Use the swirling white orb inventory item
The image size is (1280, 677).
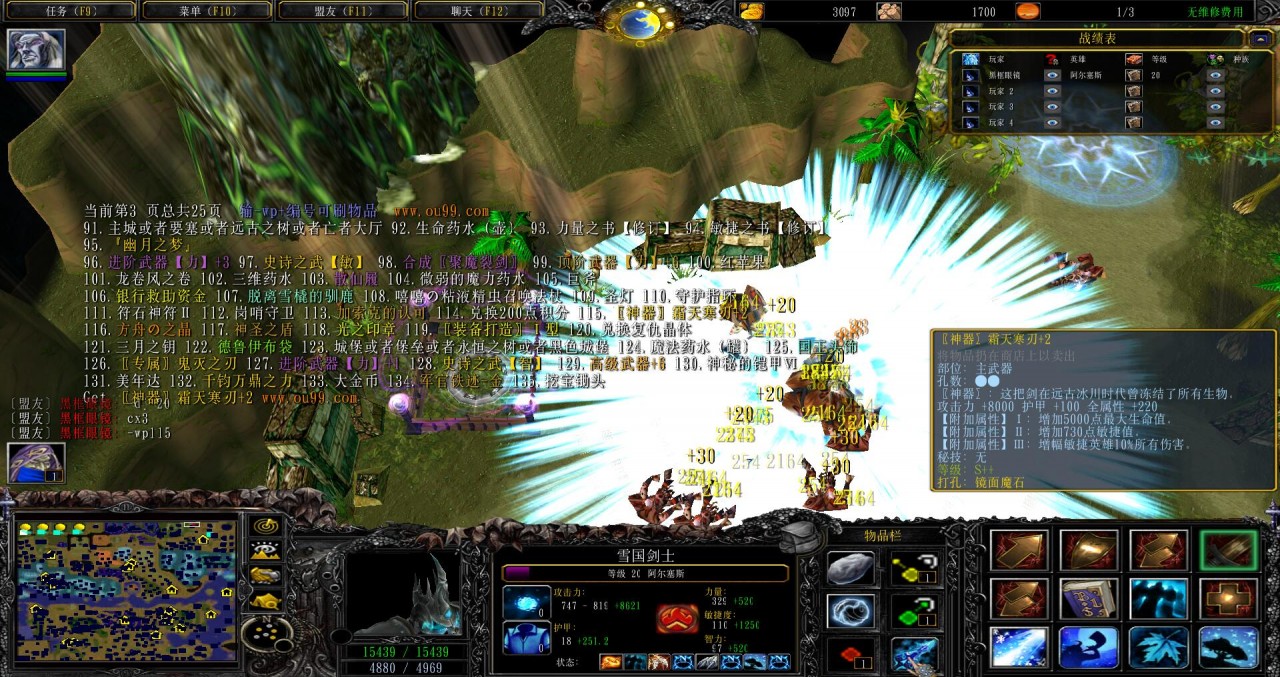coord(851,611)
